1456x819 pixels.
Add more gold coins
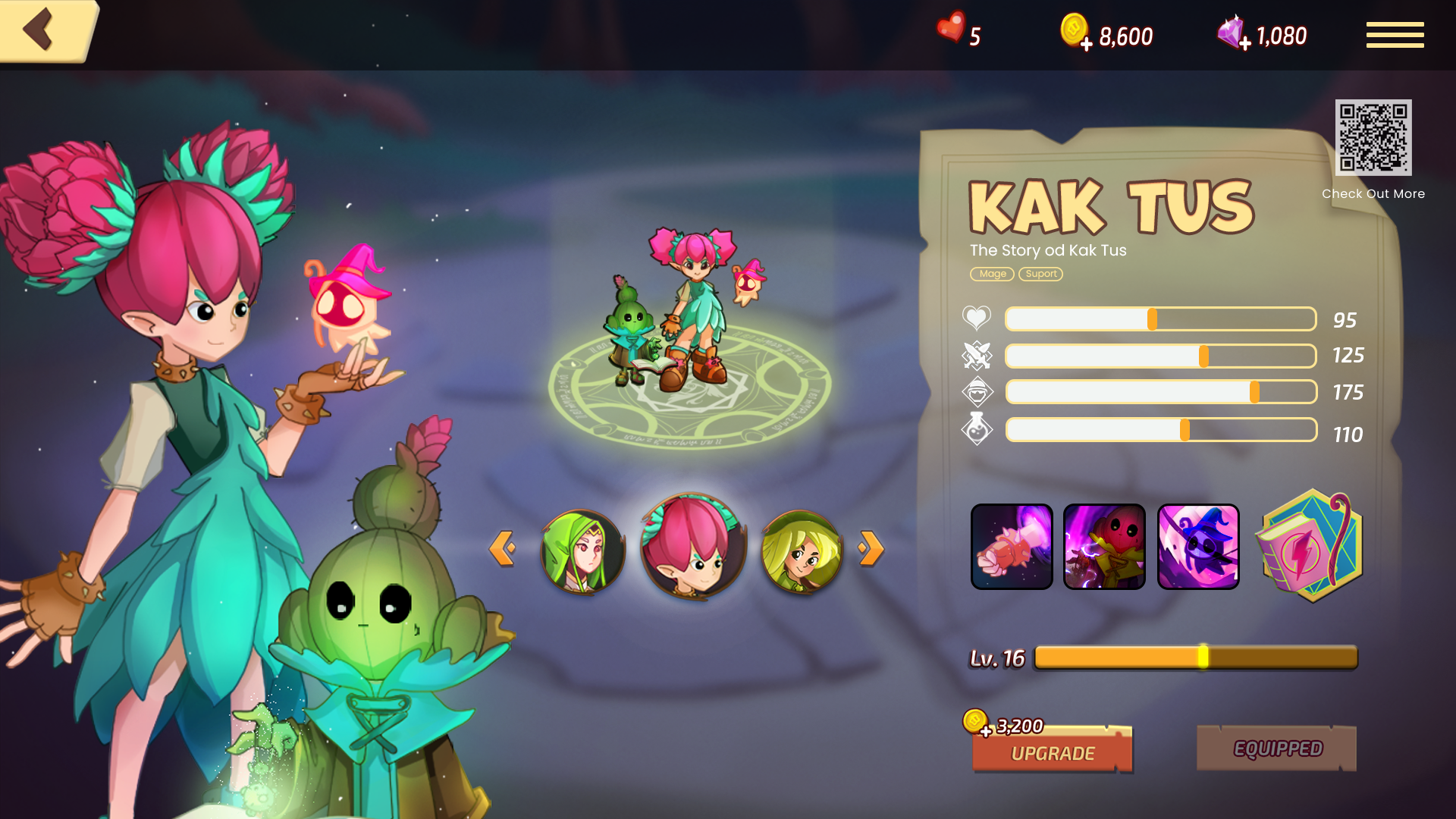1086,44
